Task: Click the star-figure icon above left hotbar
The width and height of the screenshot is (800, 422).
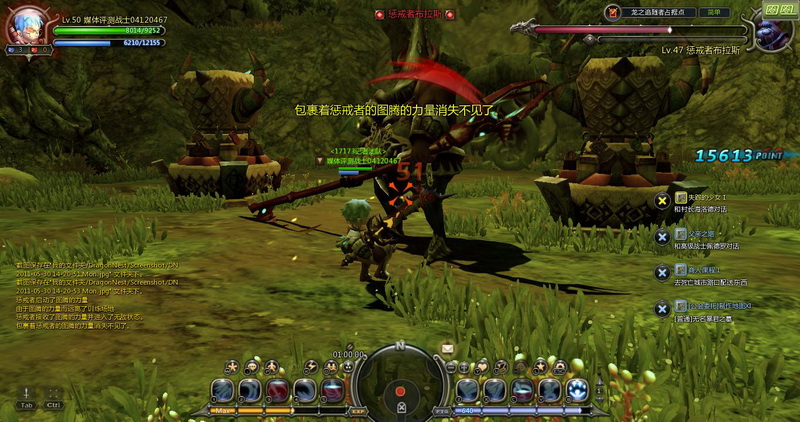Action: click(231, 366)
